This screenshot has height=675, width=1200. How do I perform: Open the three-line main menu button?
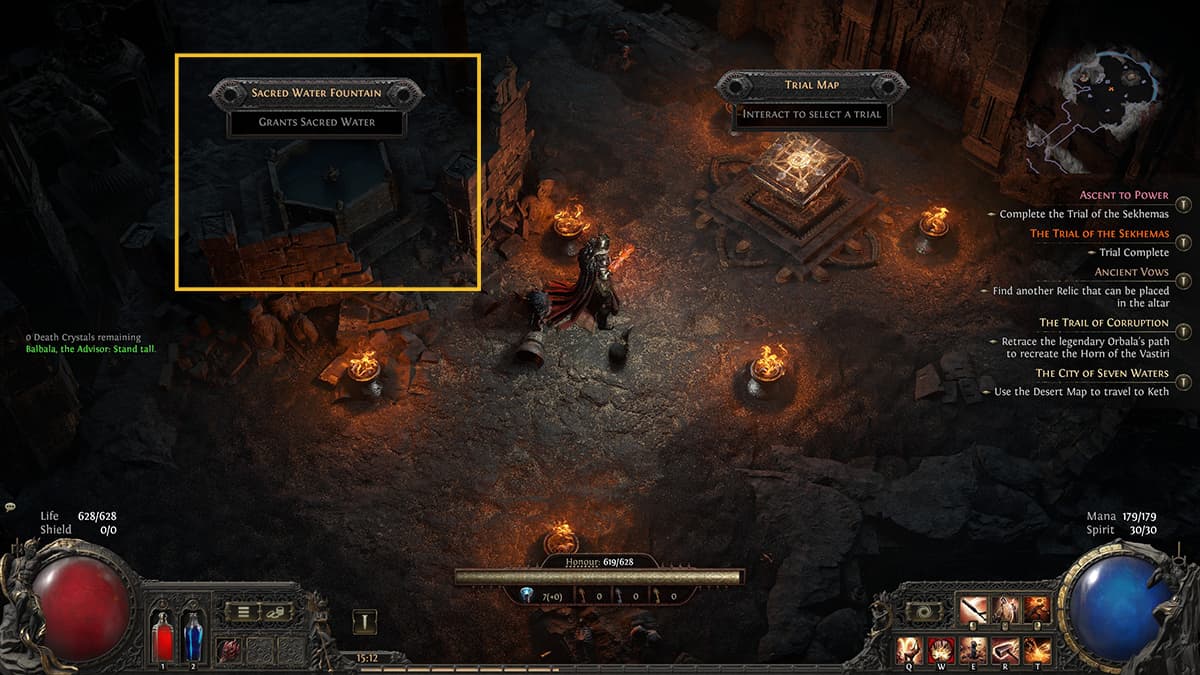pos(242,612)
